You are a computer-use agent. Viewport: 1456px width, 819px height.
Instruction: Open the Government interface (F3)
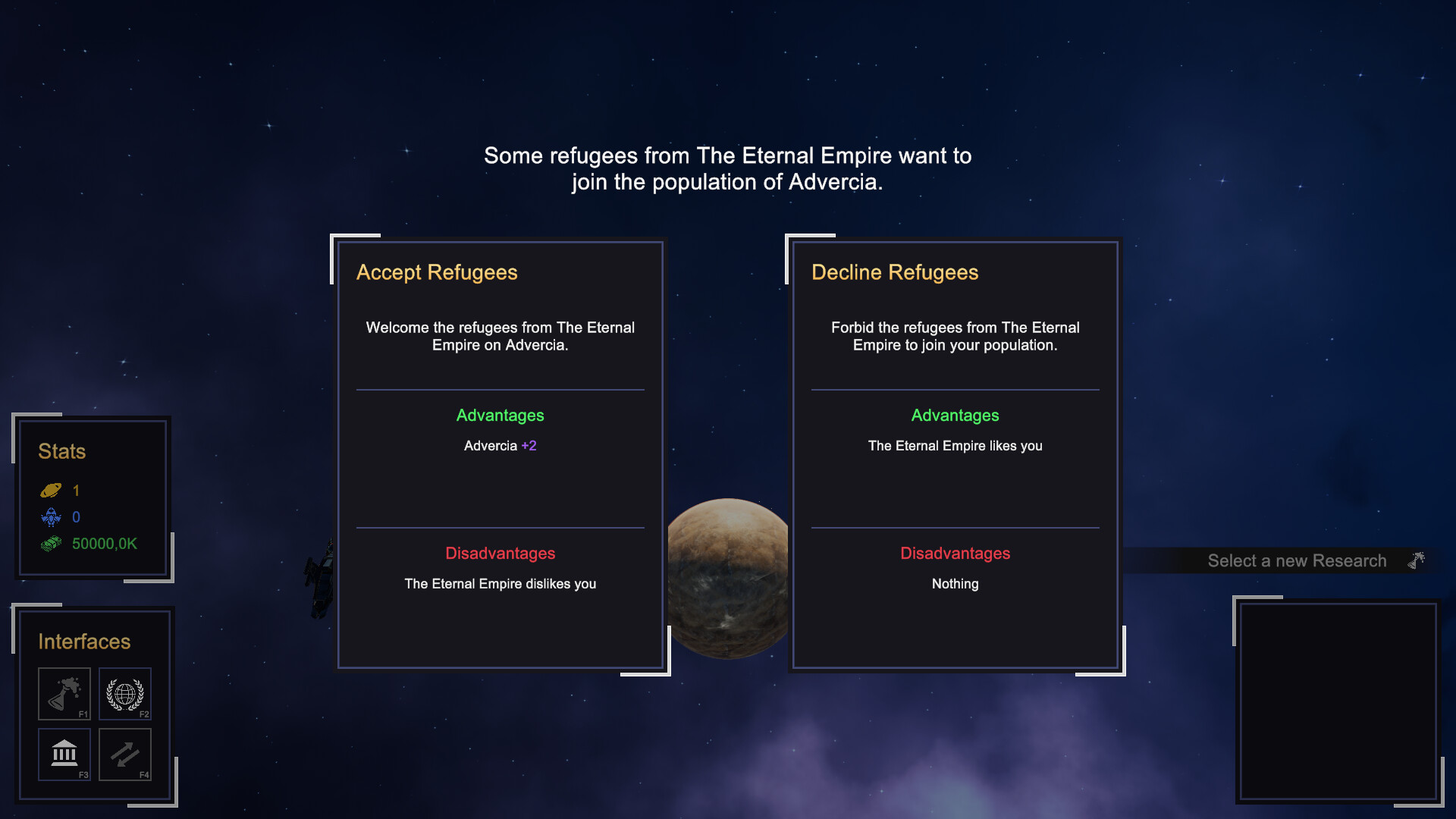pos(64,754)
